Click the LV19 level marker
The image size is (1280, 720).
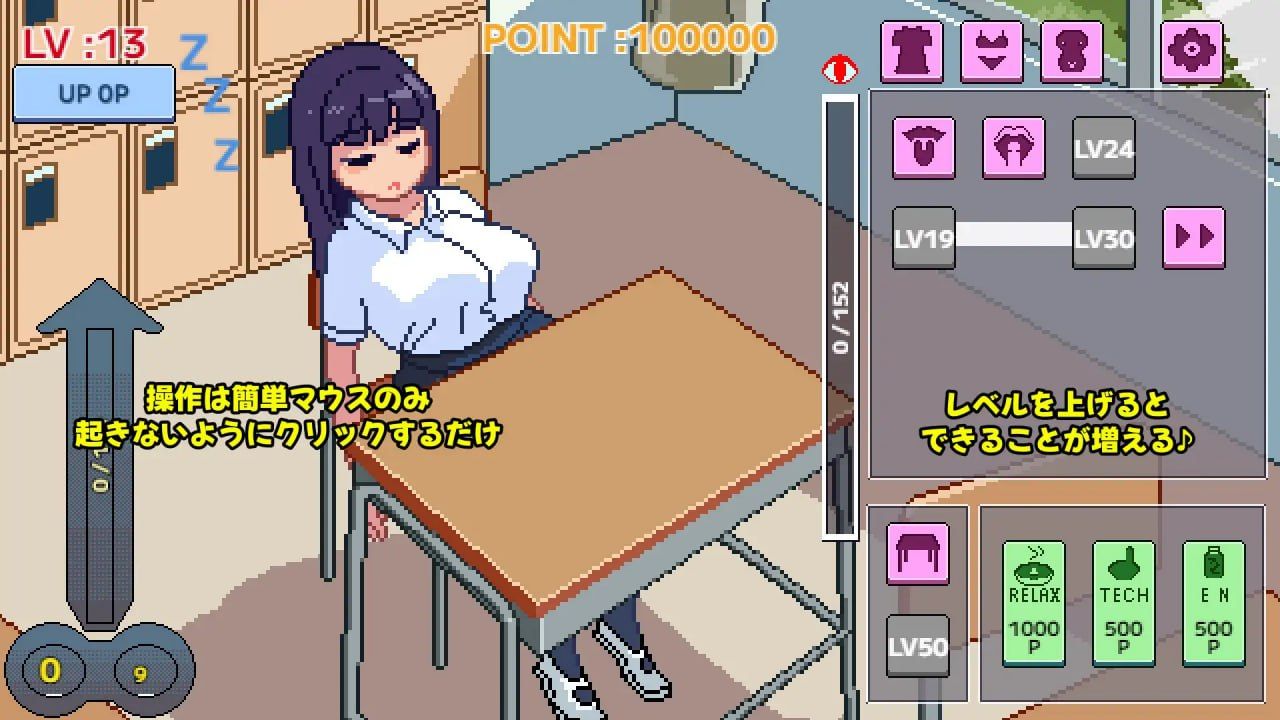click(922, 238)
